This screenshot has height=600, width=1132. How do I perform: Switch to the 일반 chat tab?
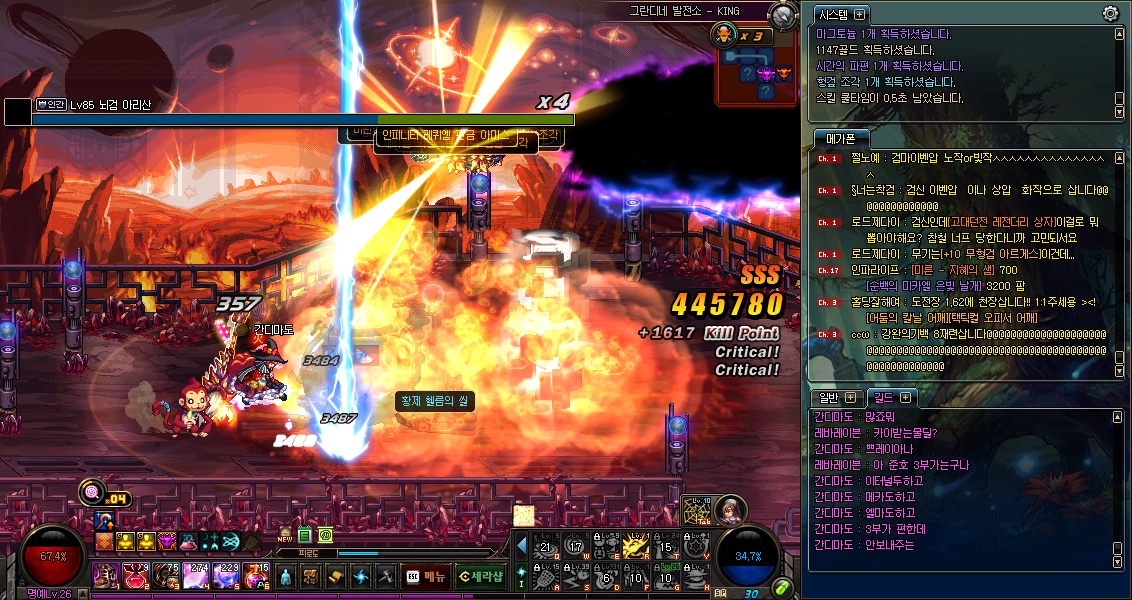[x=830, y=398]
